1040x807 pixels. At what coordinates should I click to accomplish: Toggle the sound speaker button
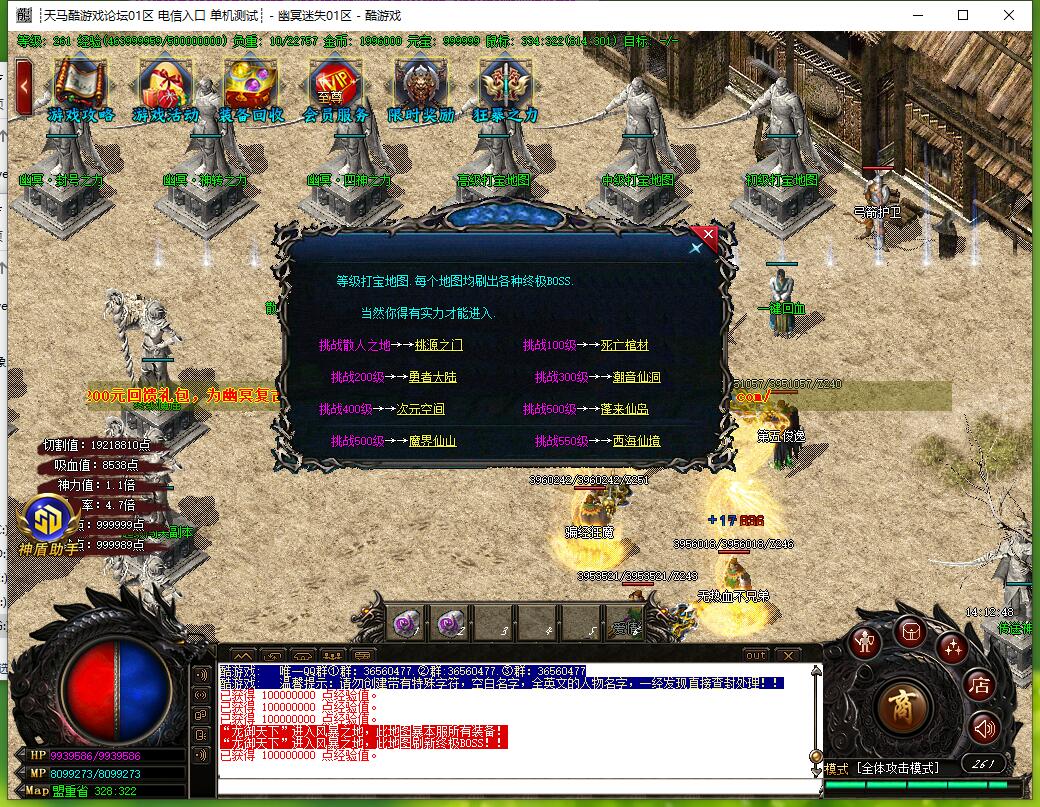(984, 727)
